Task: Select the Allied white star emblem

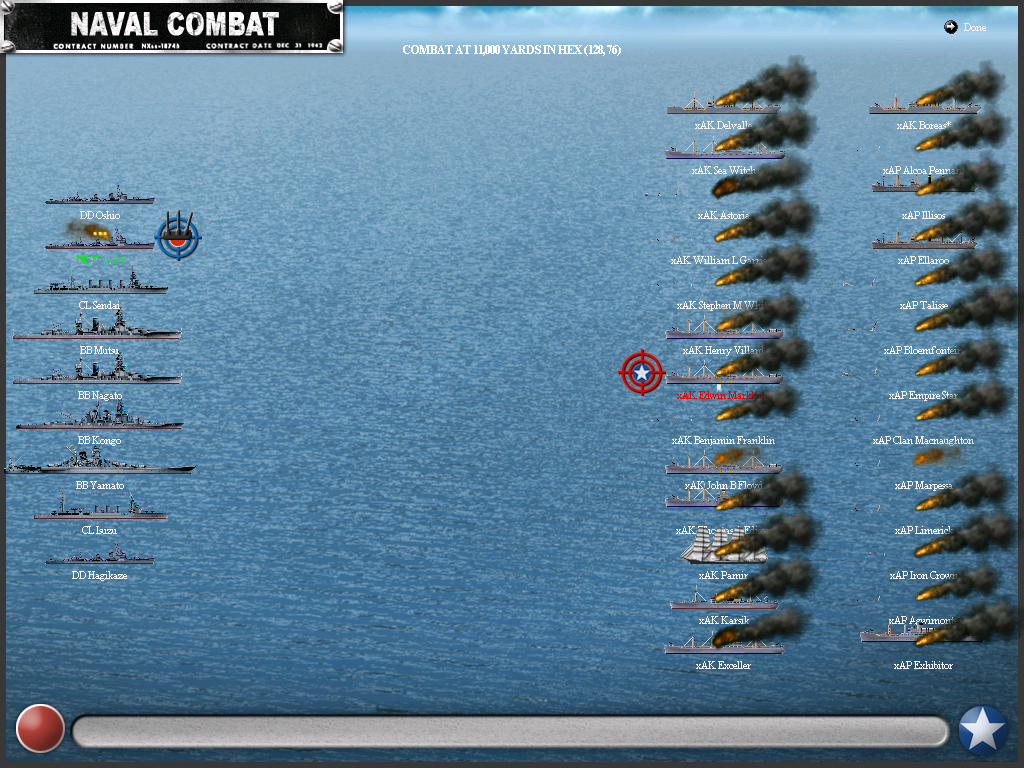Action: click(982, 730)
